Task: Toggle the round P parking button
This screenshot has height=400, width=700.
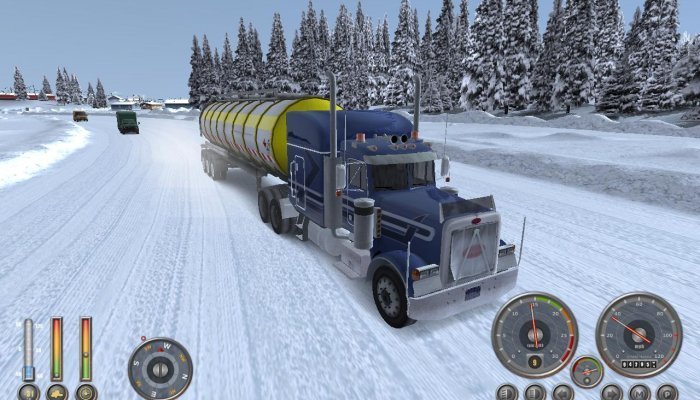Action: (x=667, y=393)
